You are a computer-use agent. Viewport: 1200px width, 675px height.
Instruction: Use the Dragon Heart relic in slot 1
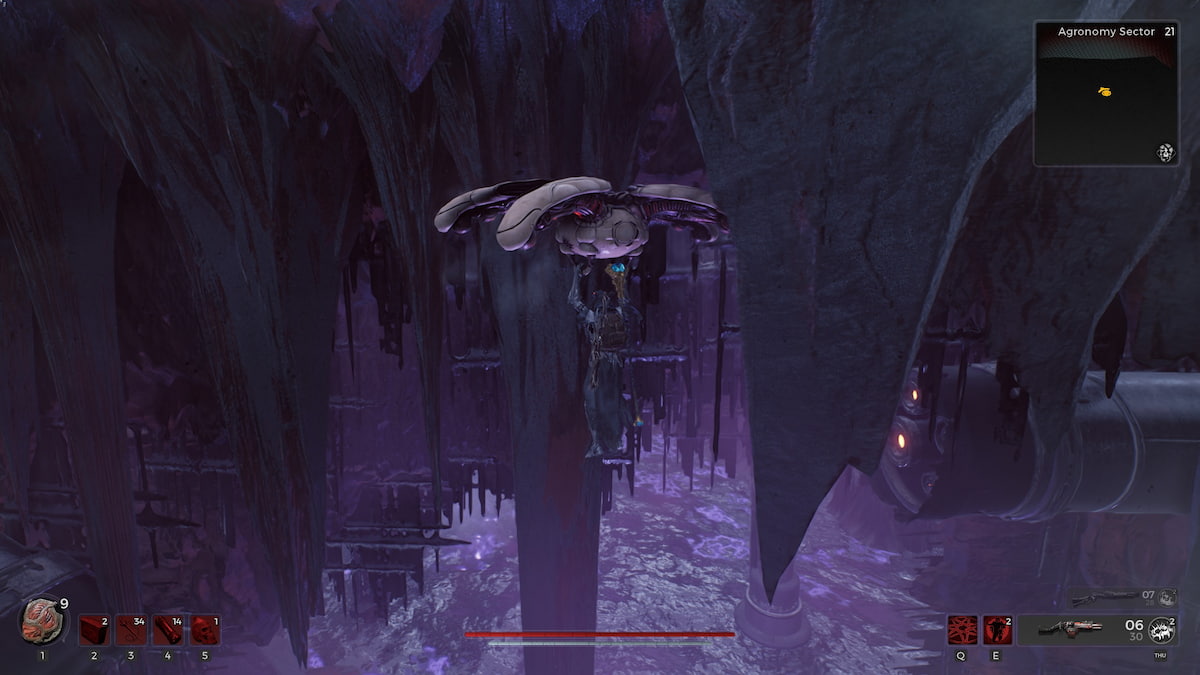pos(39,619)
